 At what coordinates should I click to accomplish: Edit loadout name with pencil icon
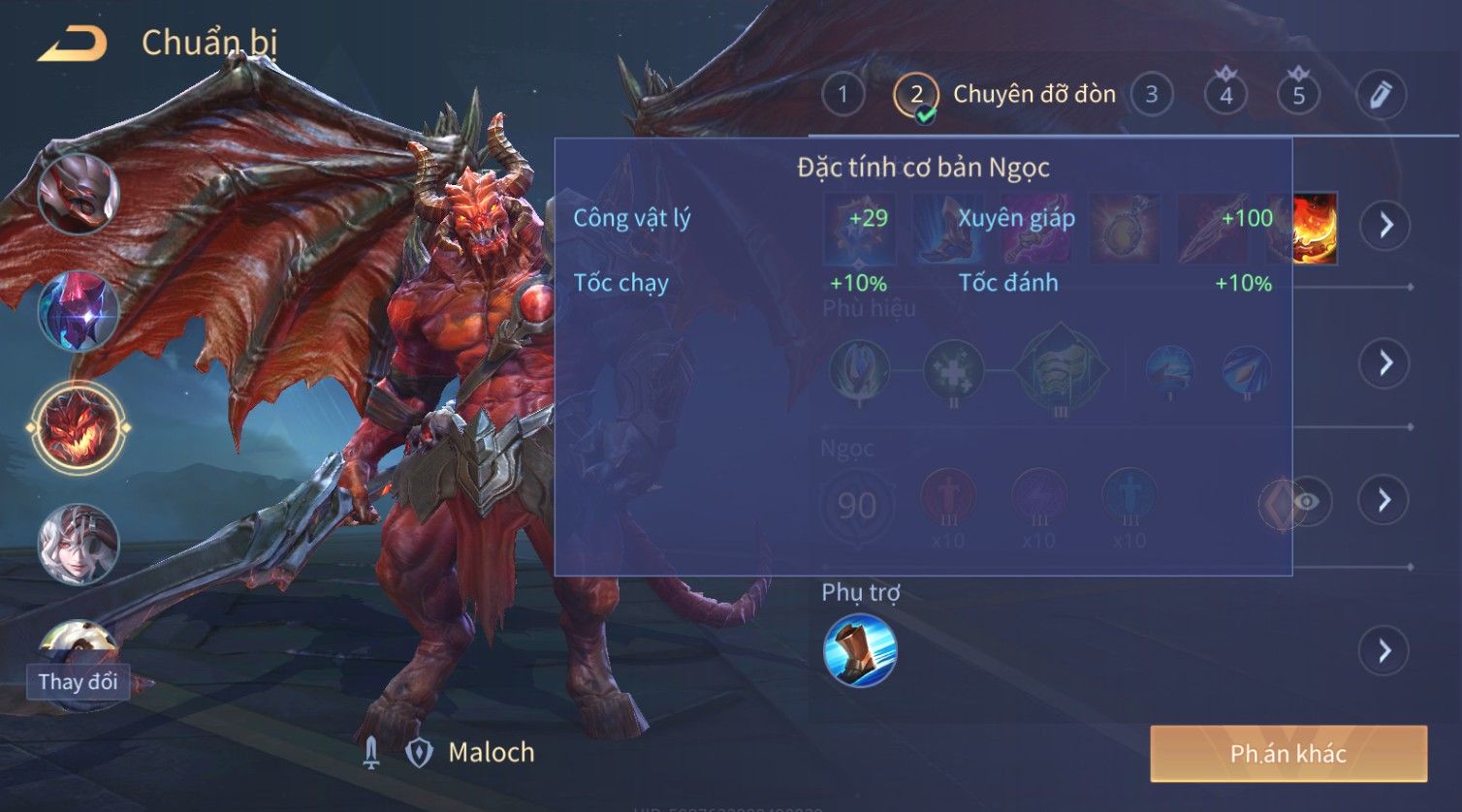1381,95
